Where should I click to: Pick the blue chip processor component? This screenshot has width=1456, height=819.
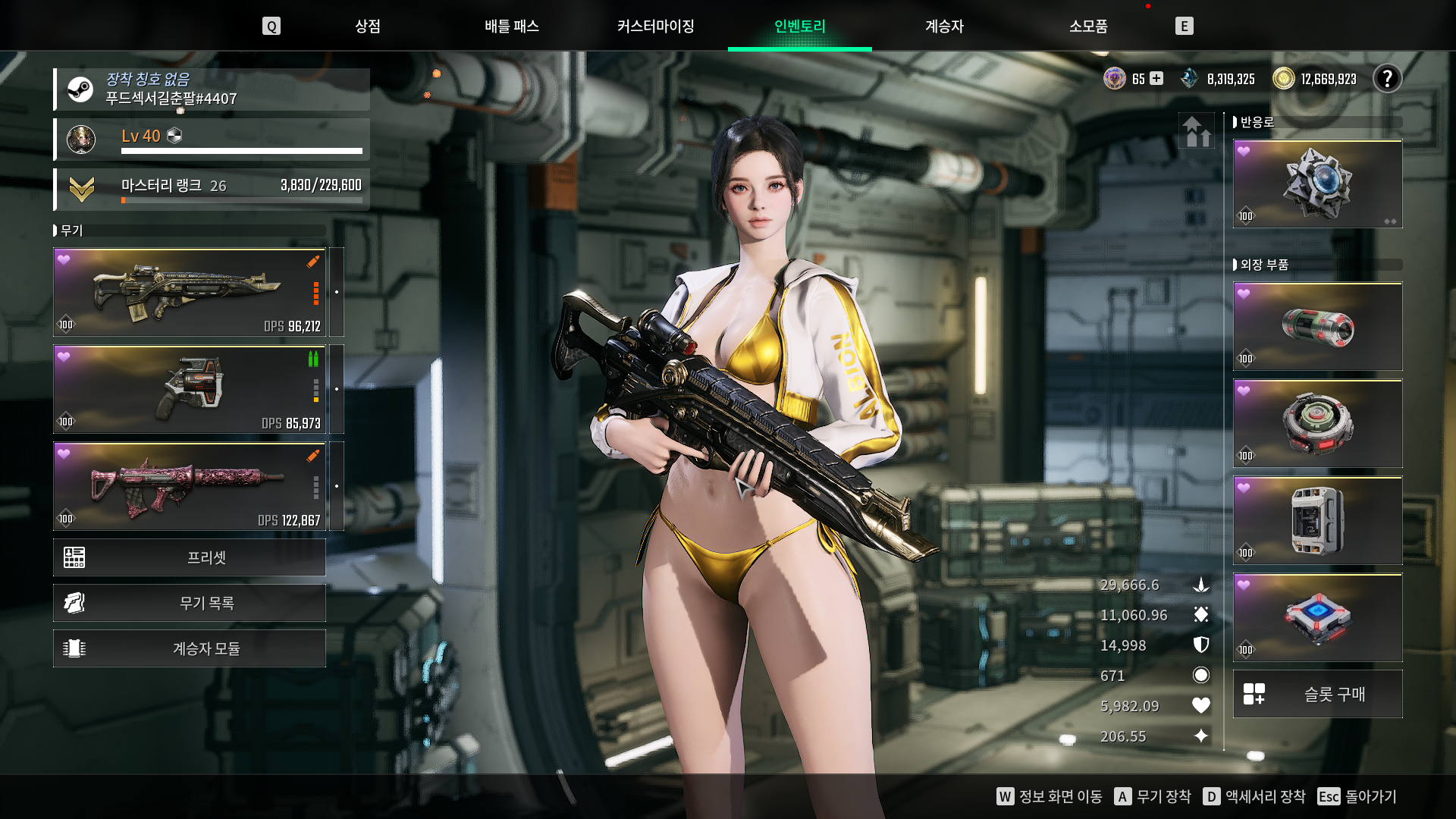tap(1317, 618)
